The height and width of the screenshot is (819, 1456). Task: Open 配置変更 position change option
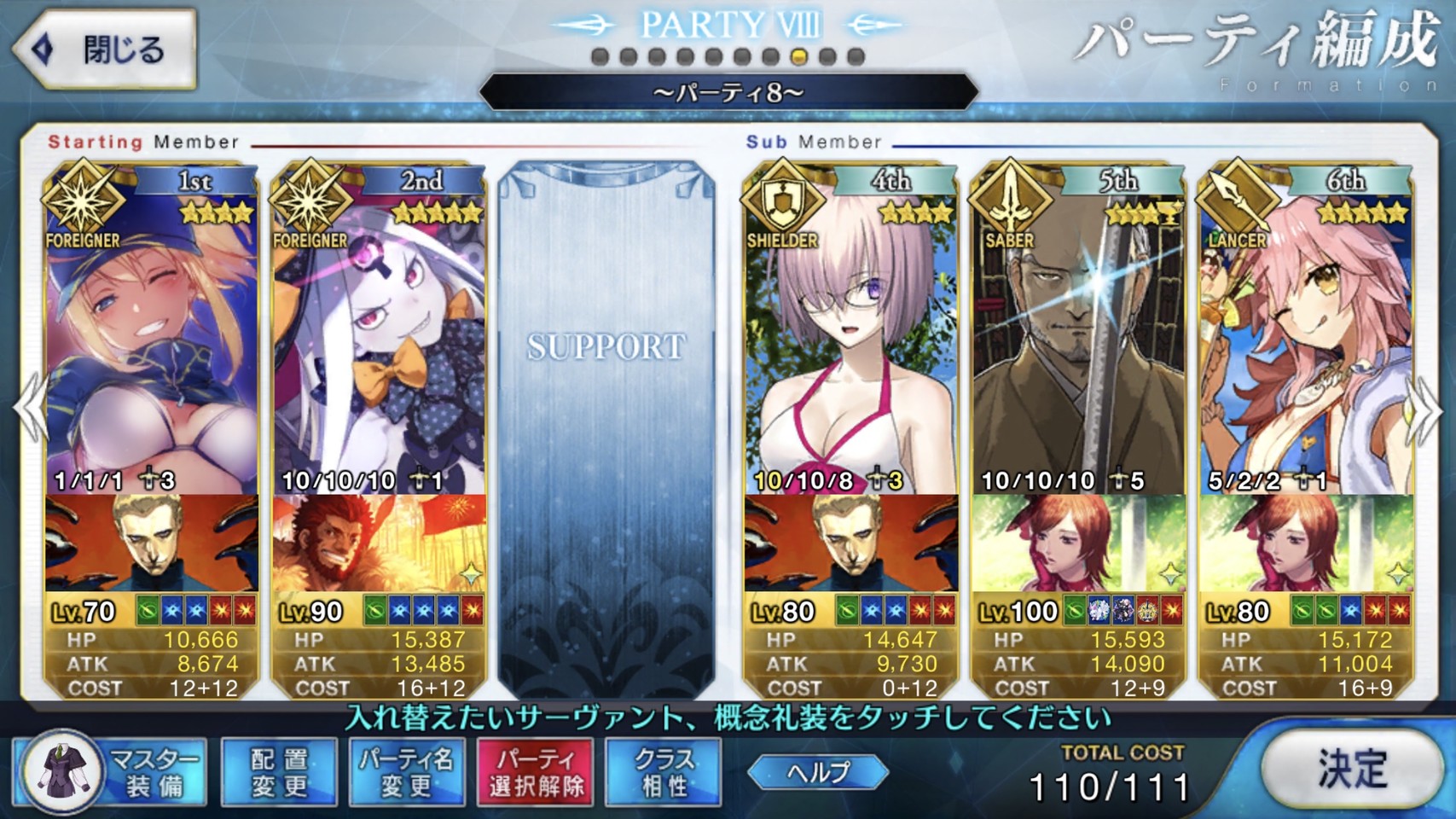(279, 772)
